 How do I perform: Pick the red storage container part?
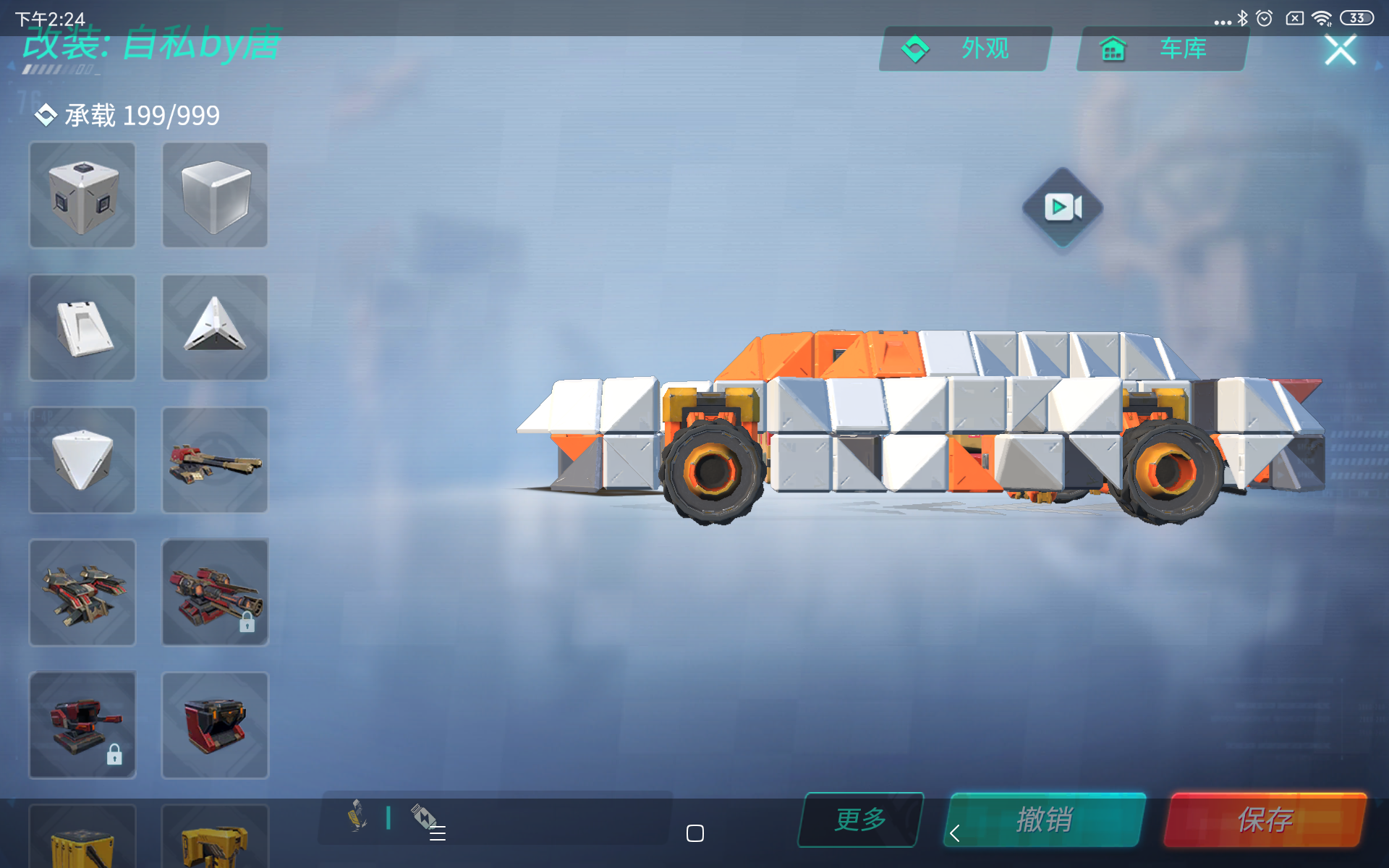pyautogui.click(x=214, y=725)
